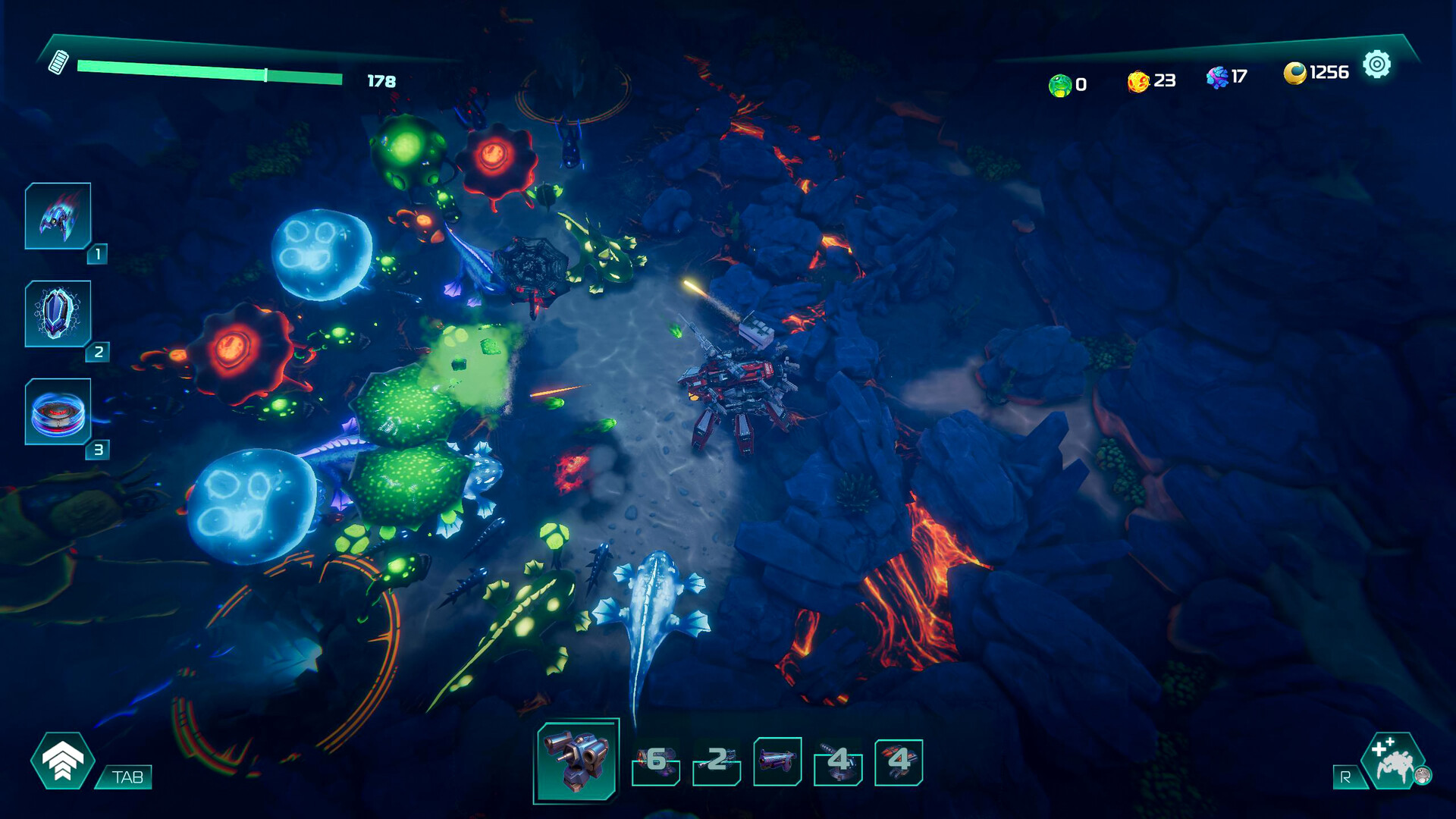Viewport: 1456px width, 819px height.
Task: Activate the blue crystal shield ability
Action: click(x=58, y=314)
